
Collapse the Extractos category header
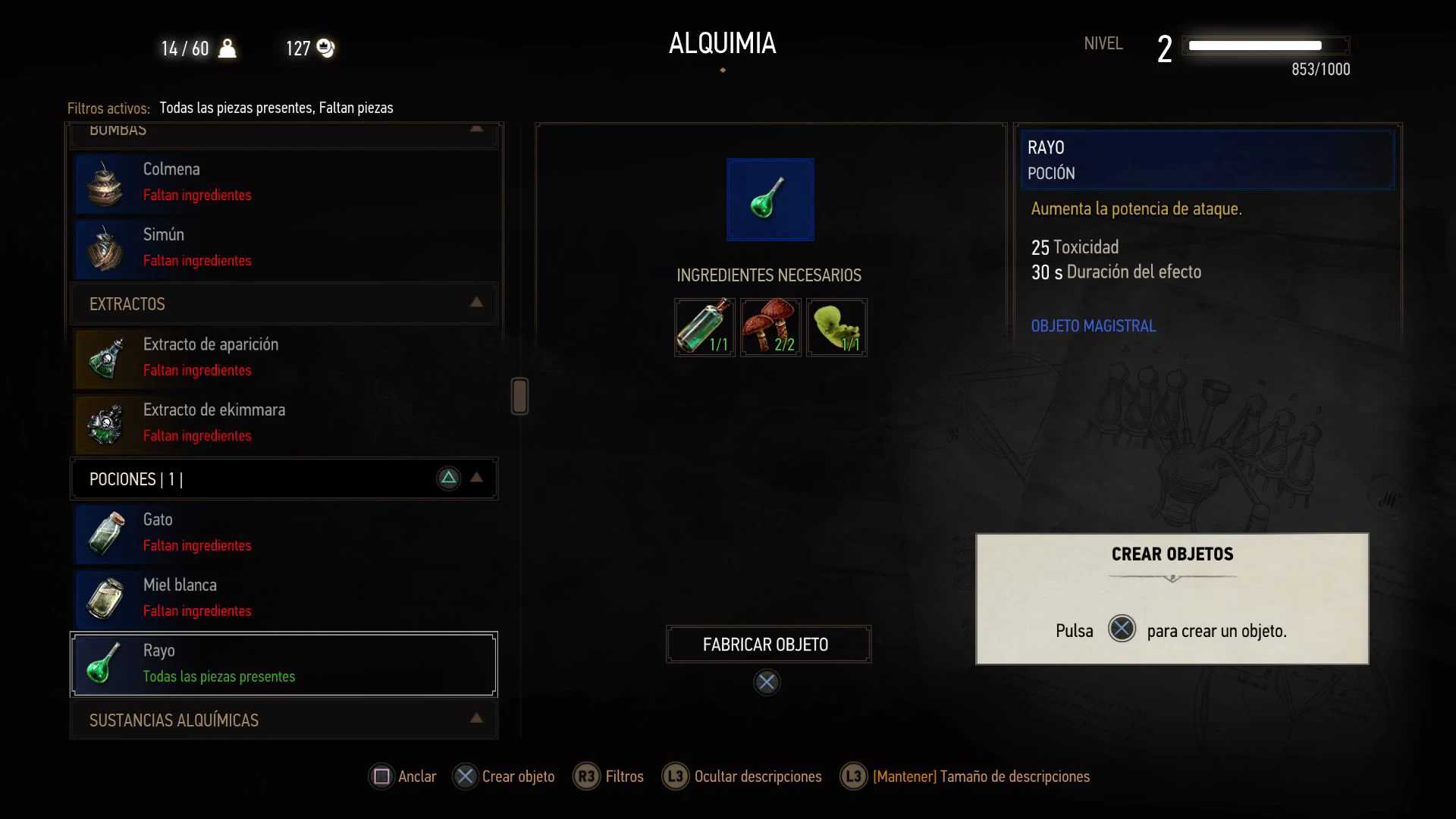284,304
